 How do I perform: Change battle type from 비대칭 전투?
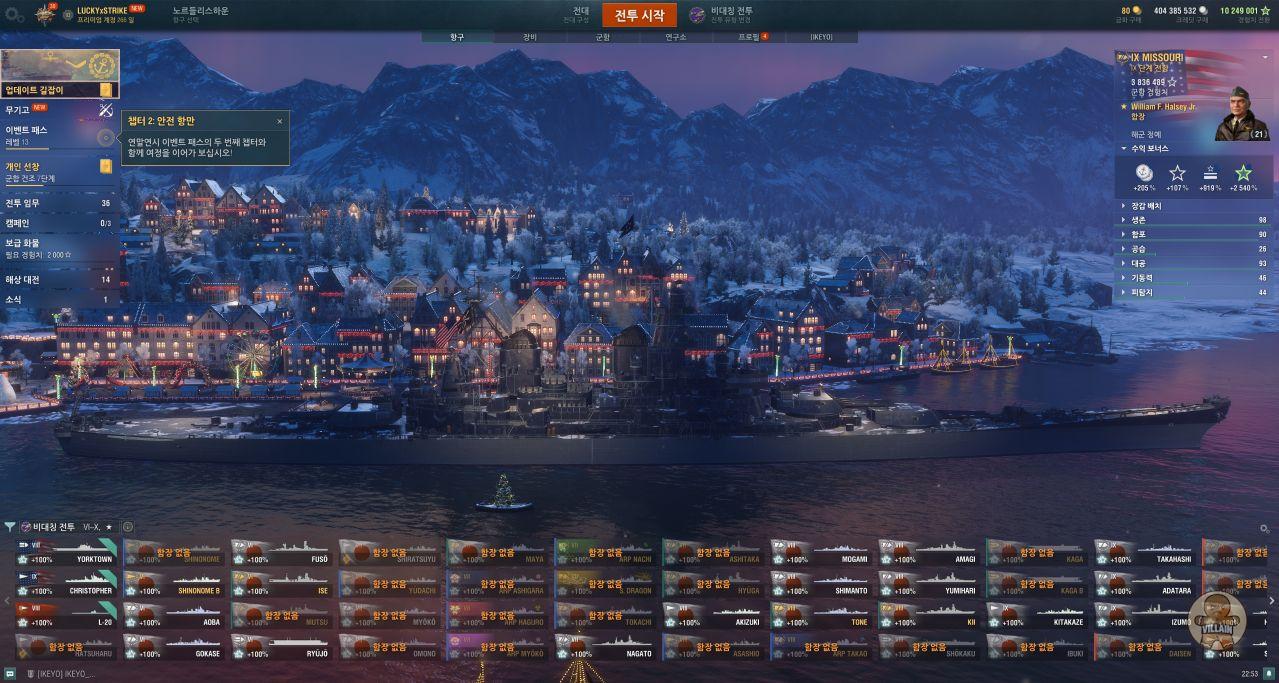(722, 14)
